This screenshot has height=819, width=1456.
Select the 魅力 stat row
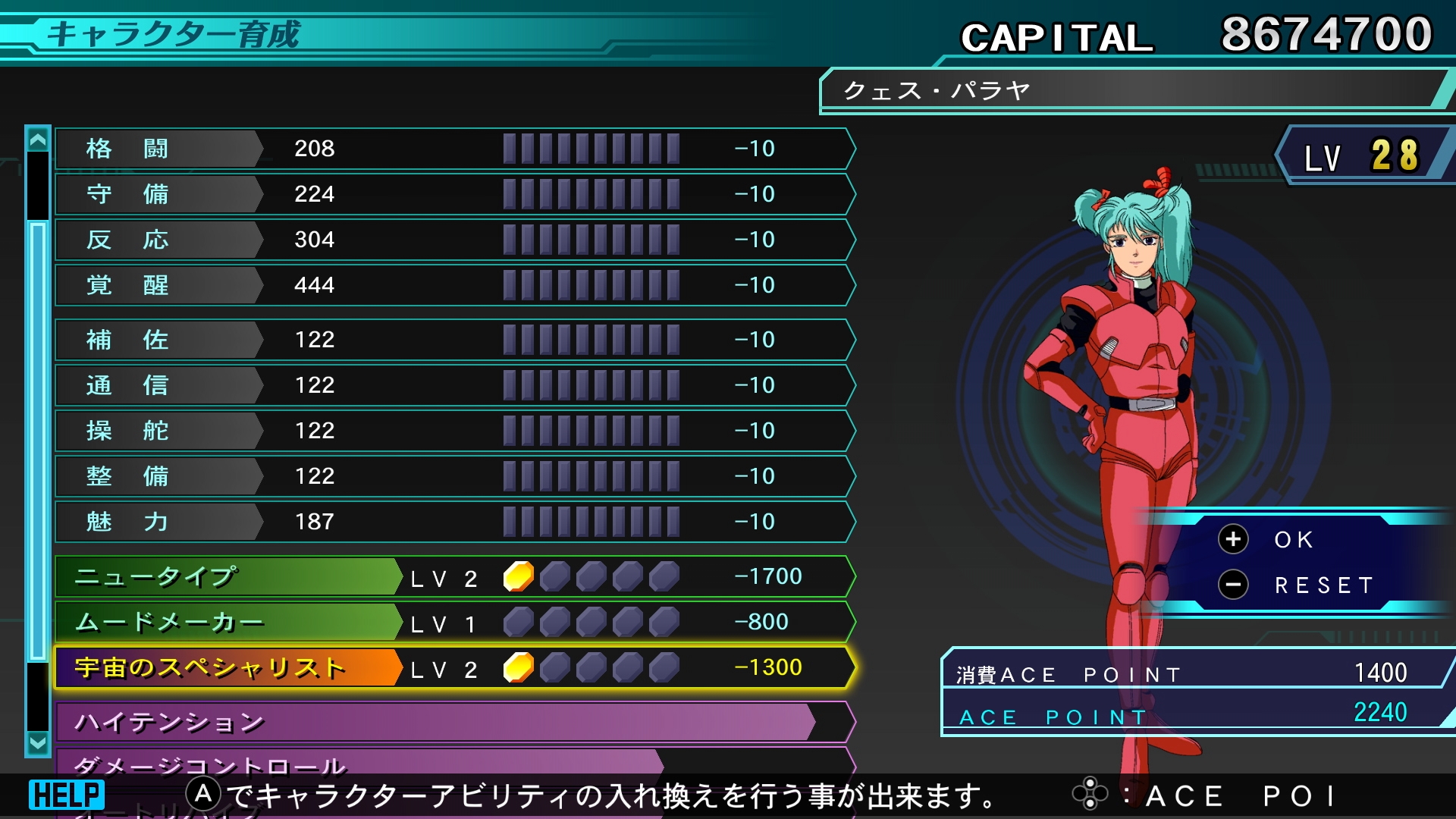tap(455, 522)
